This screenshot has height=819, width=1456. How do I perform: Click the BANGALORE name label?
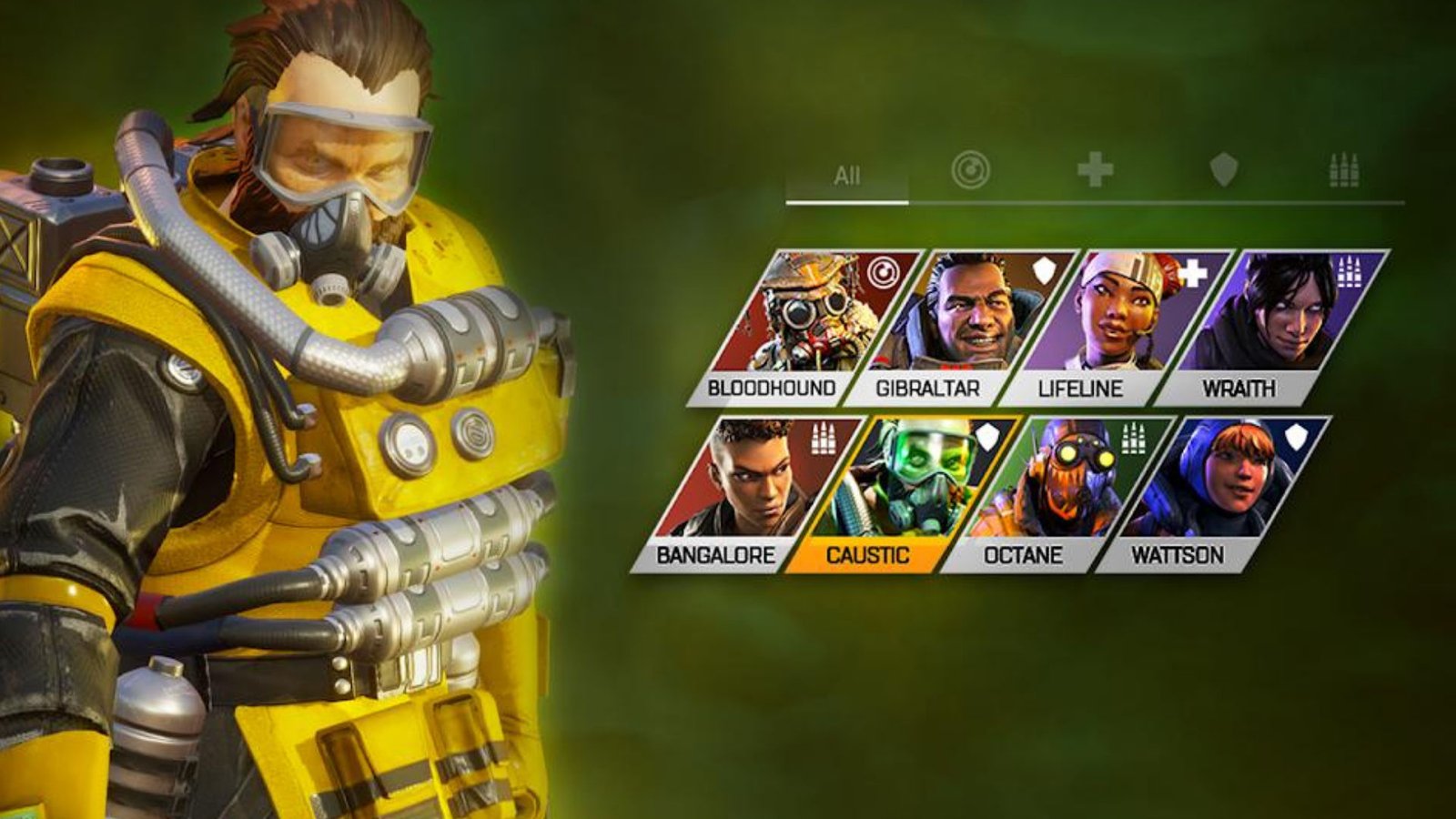(714, 553)
